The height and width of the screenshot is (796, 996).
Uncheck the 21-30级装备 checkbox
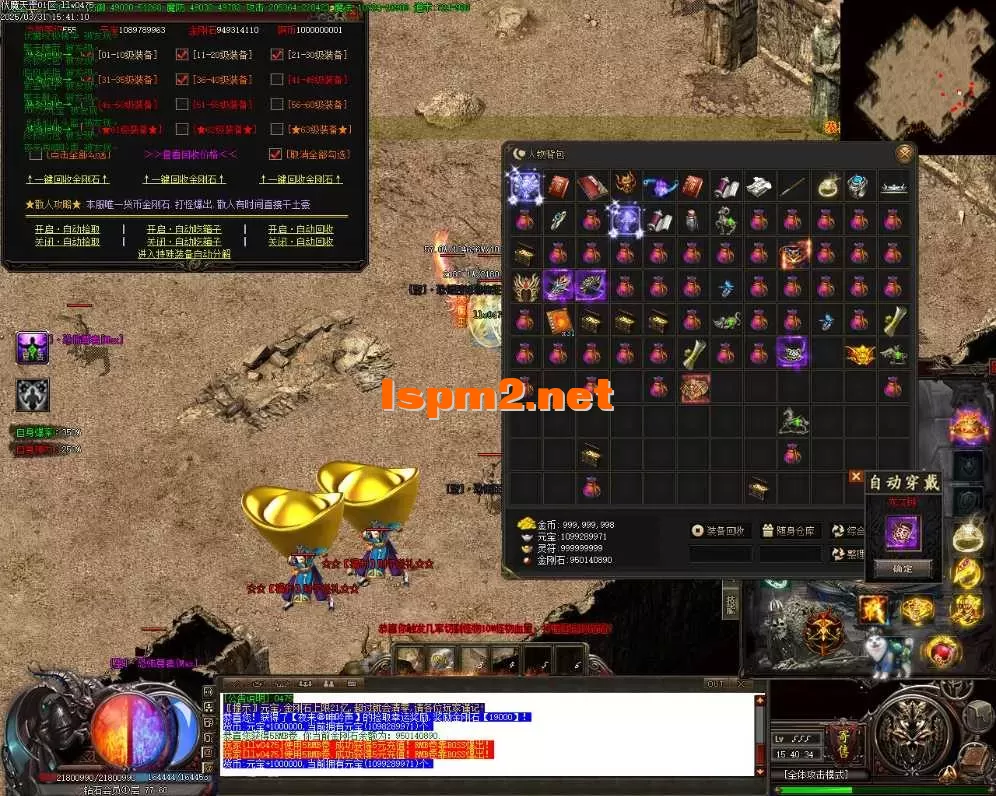[x=277, y=54]
